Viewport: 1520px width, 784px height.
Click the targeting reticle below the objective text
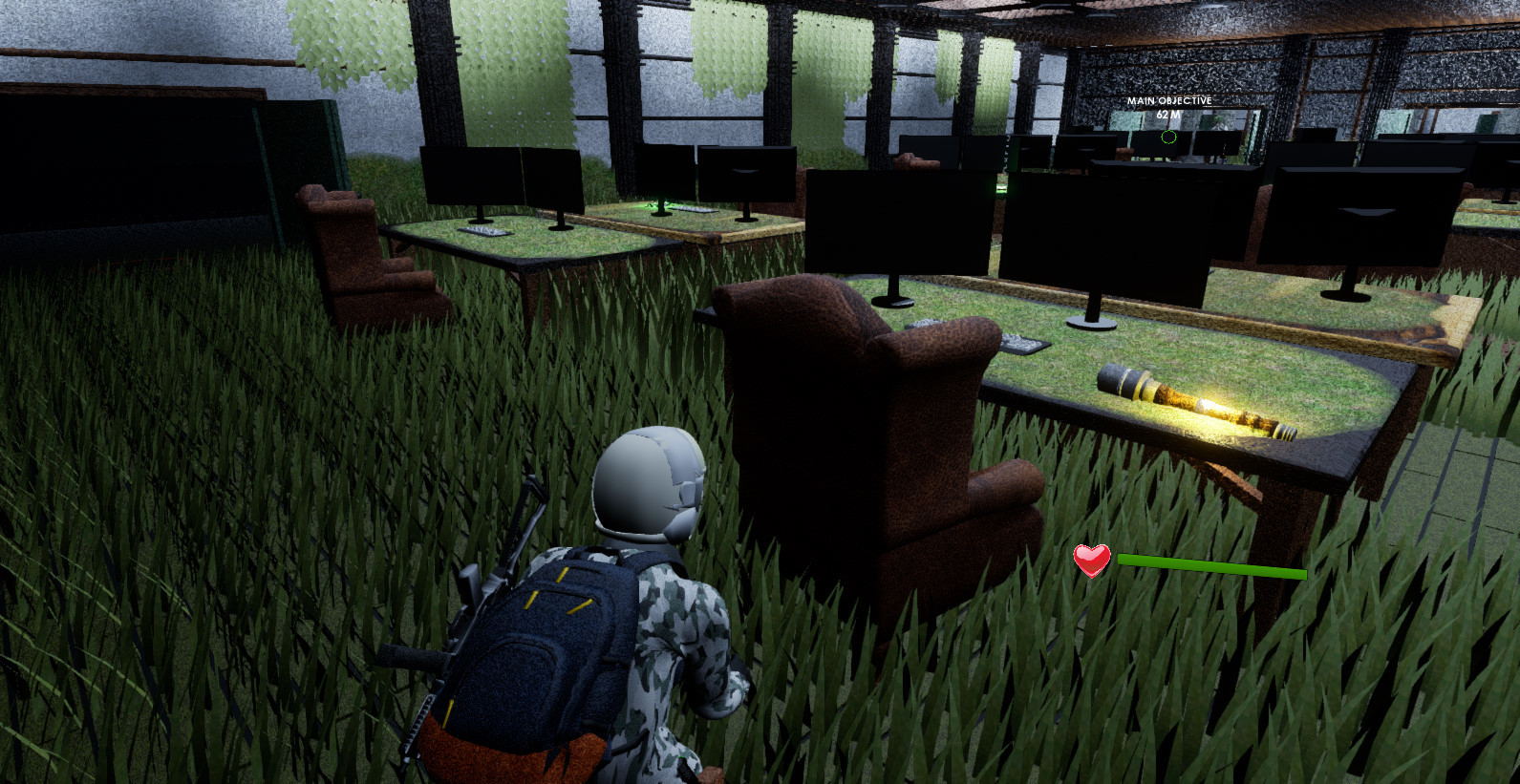(x=1167, y=138)
